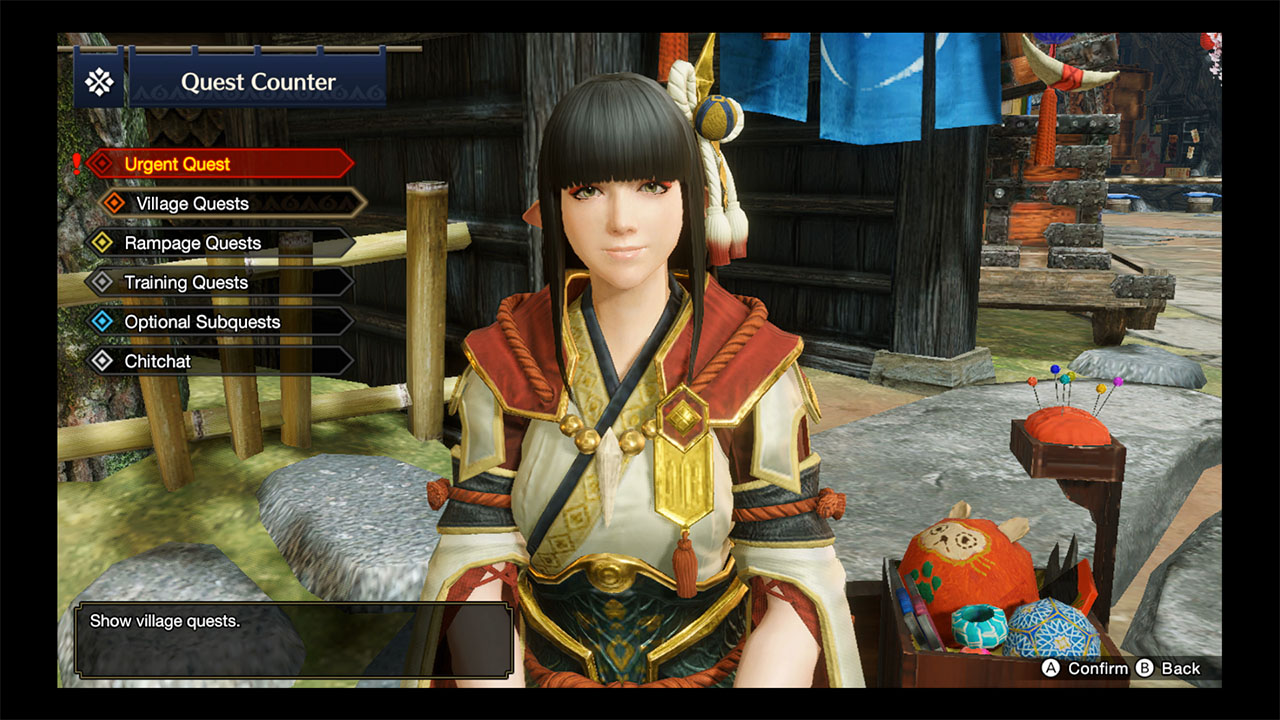This screenshot has width=1280, height=720.
Task: Click the arrow tip of the Village Quests banner
Action: click(364, 203)
